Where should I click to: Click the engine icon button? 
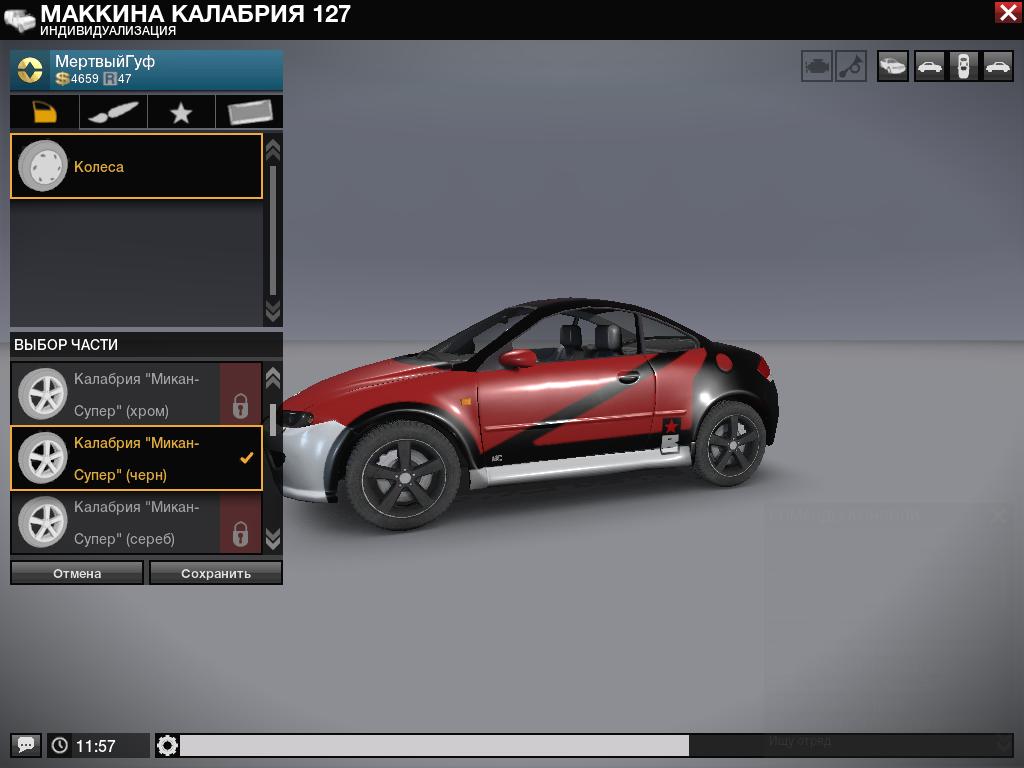click(x=817, y=67)
